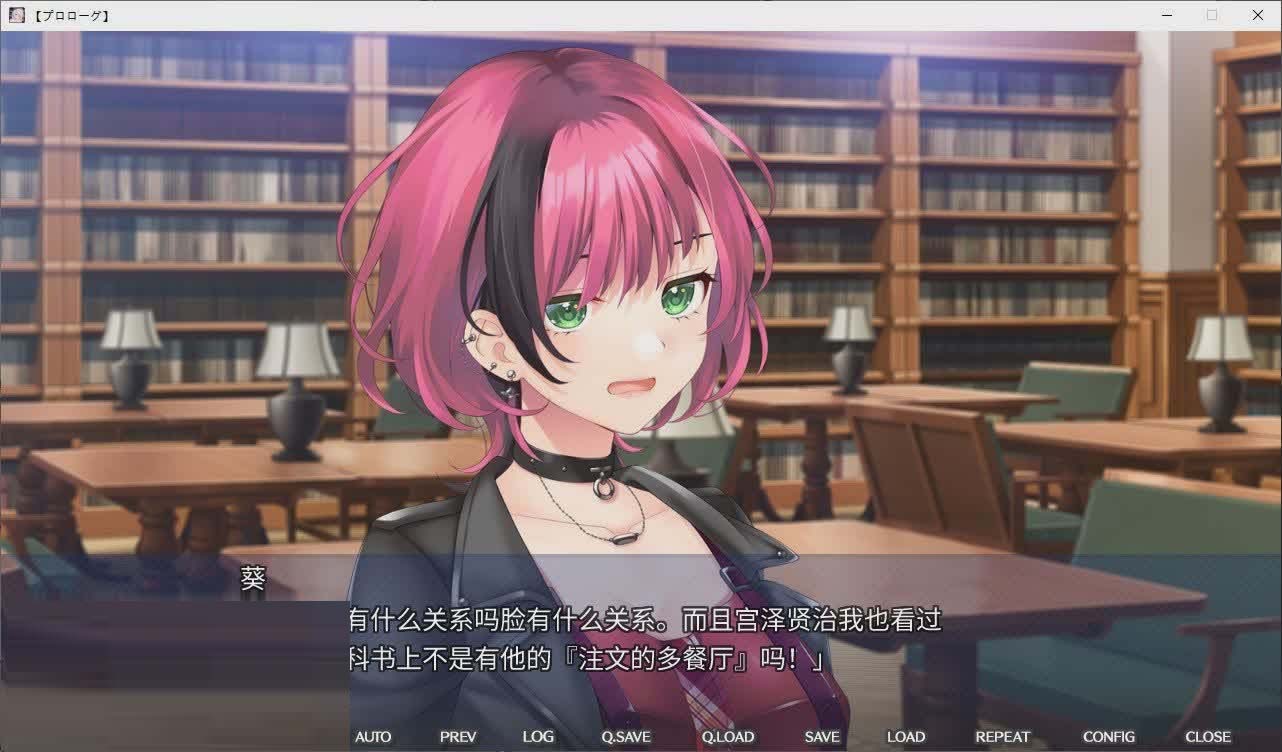This screenshot has width=1282, height=752.
Task: Open the LOG to review message history
Action: [538, 736]
